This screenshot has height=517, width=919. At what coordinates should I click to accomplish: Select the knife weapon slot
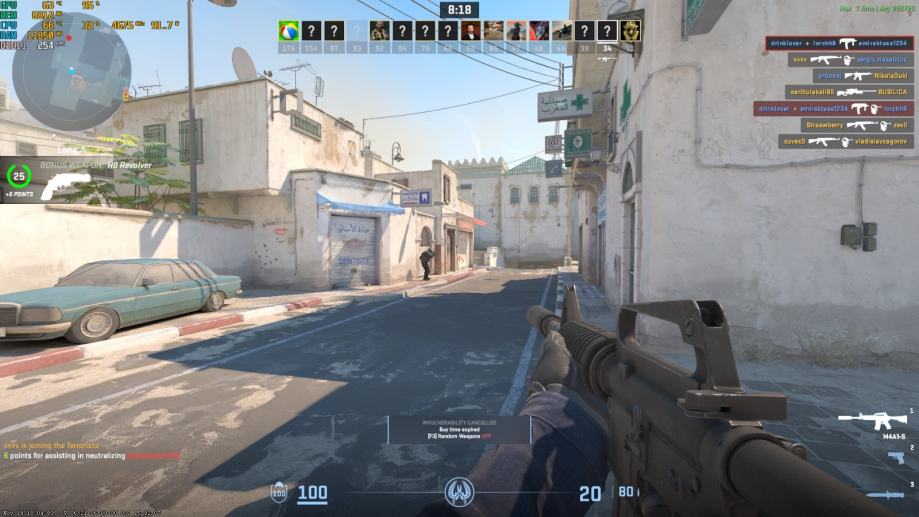(x=887, y=495)
